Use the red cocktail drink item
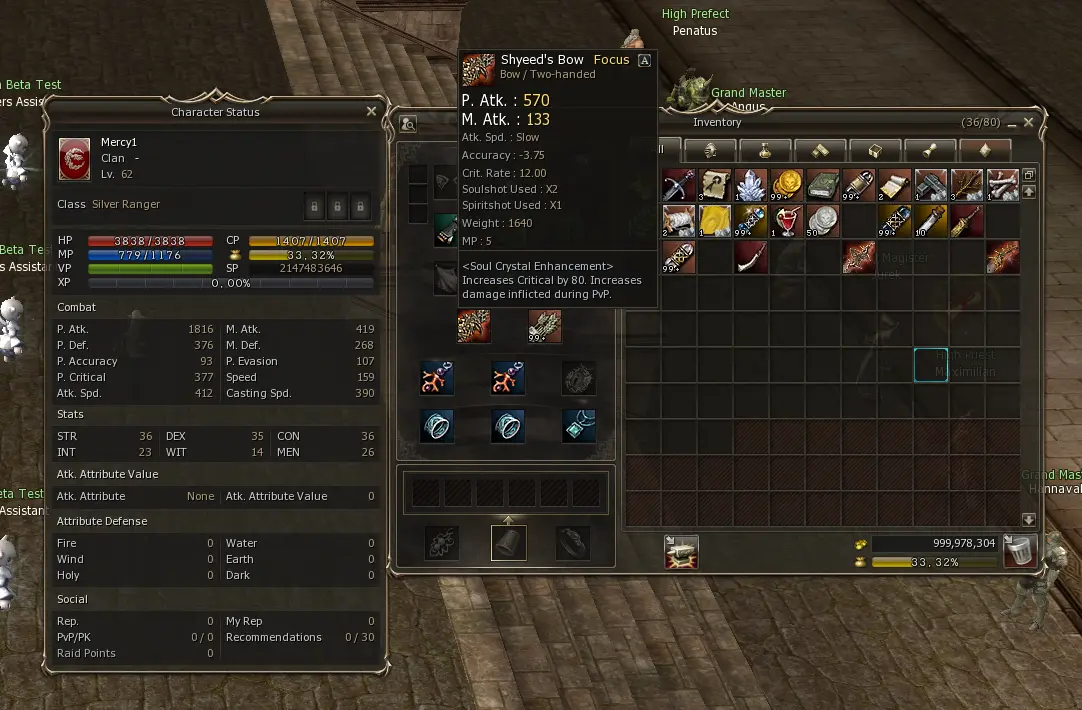This screenshot has height=710, width=1082. pos(787,221)
